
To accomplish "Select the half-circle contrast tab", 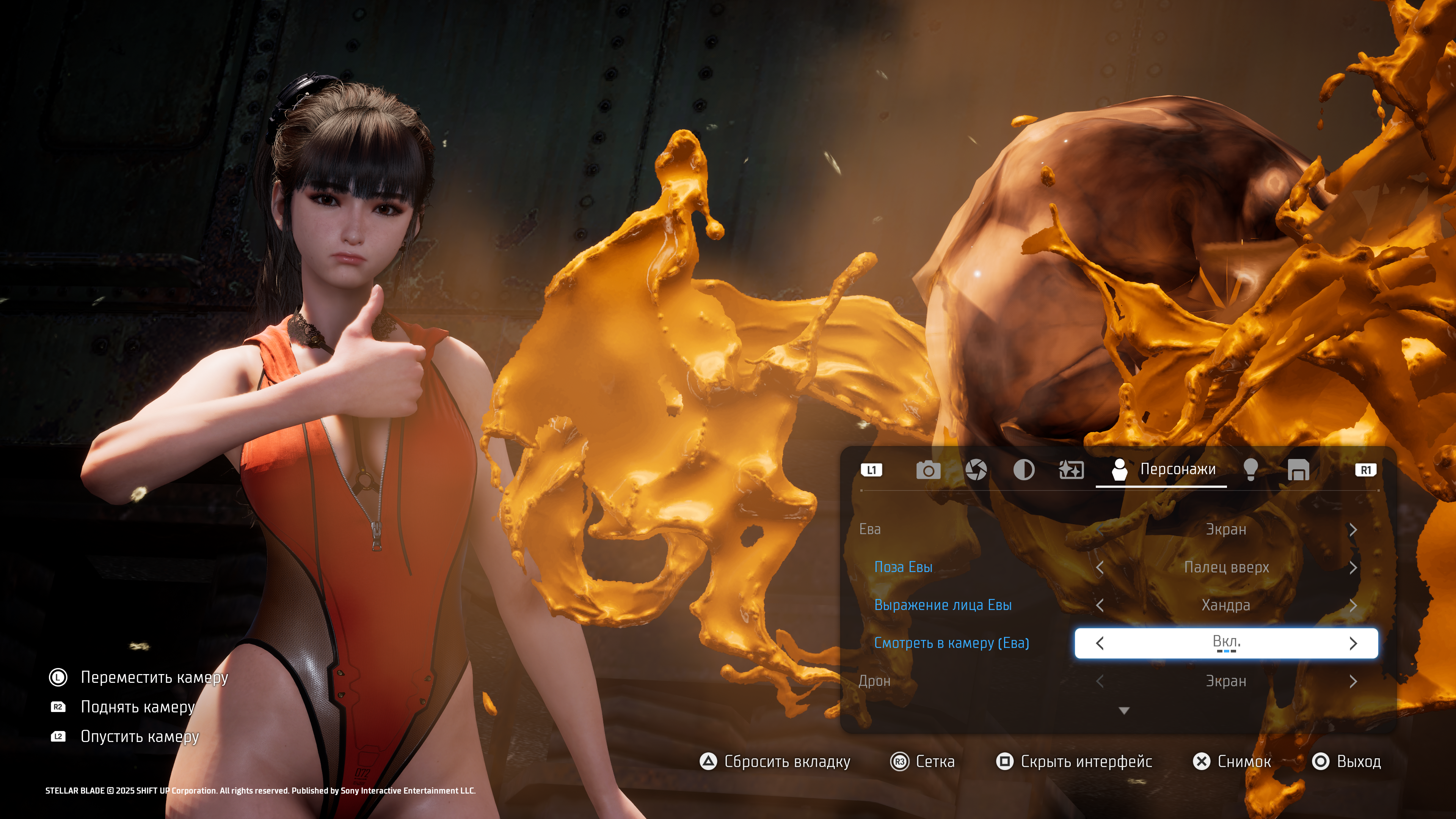I will point(1024,470).
